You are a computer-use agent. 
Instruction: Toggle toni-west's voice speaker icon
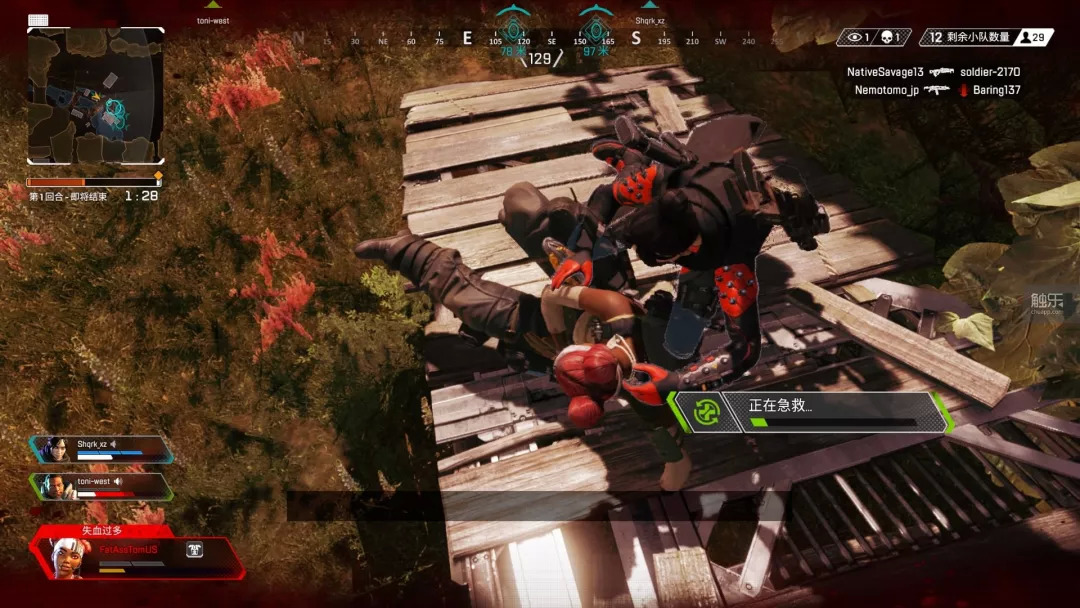118,481
